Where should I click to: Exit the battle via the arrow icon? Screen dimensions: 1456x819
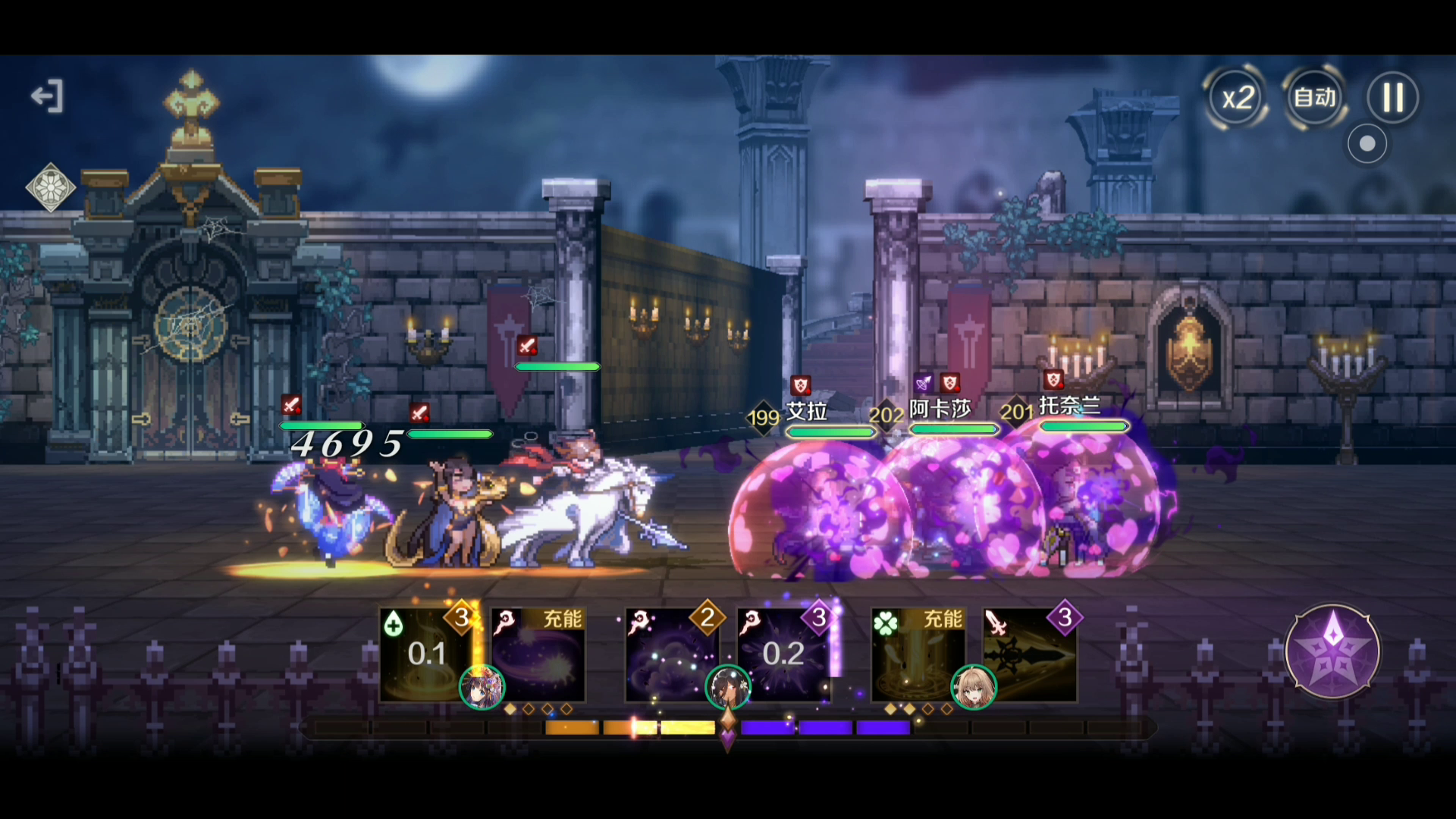(47, 96)
